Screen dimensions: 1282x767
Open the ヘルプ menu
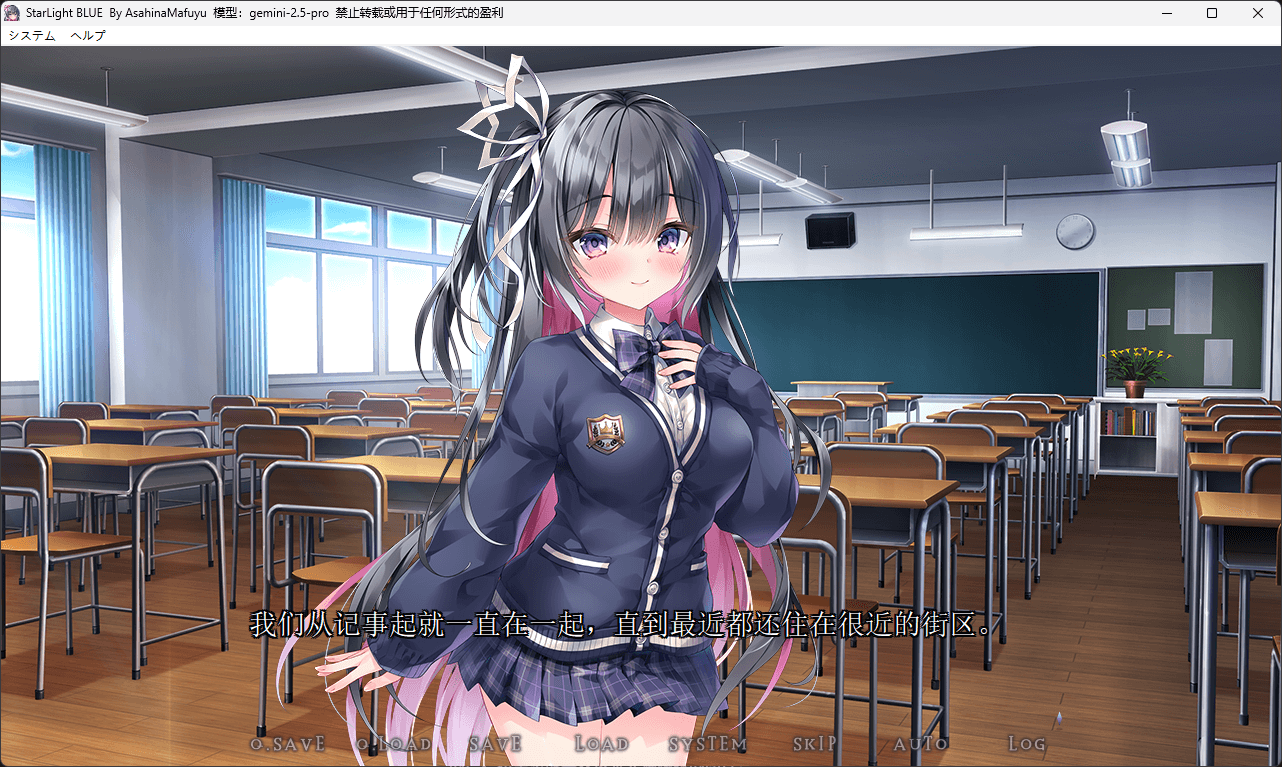[87, 34]
